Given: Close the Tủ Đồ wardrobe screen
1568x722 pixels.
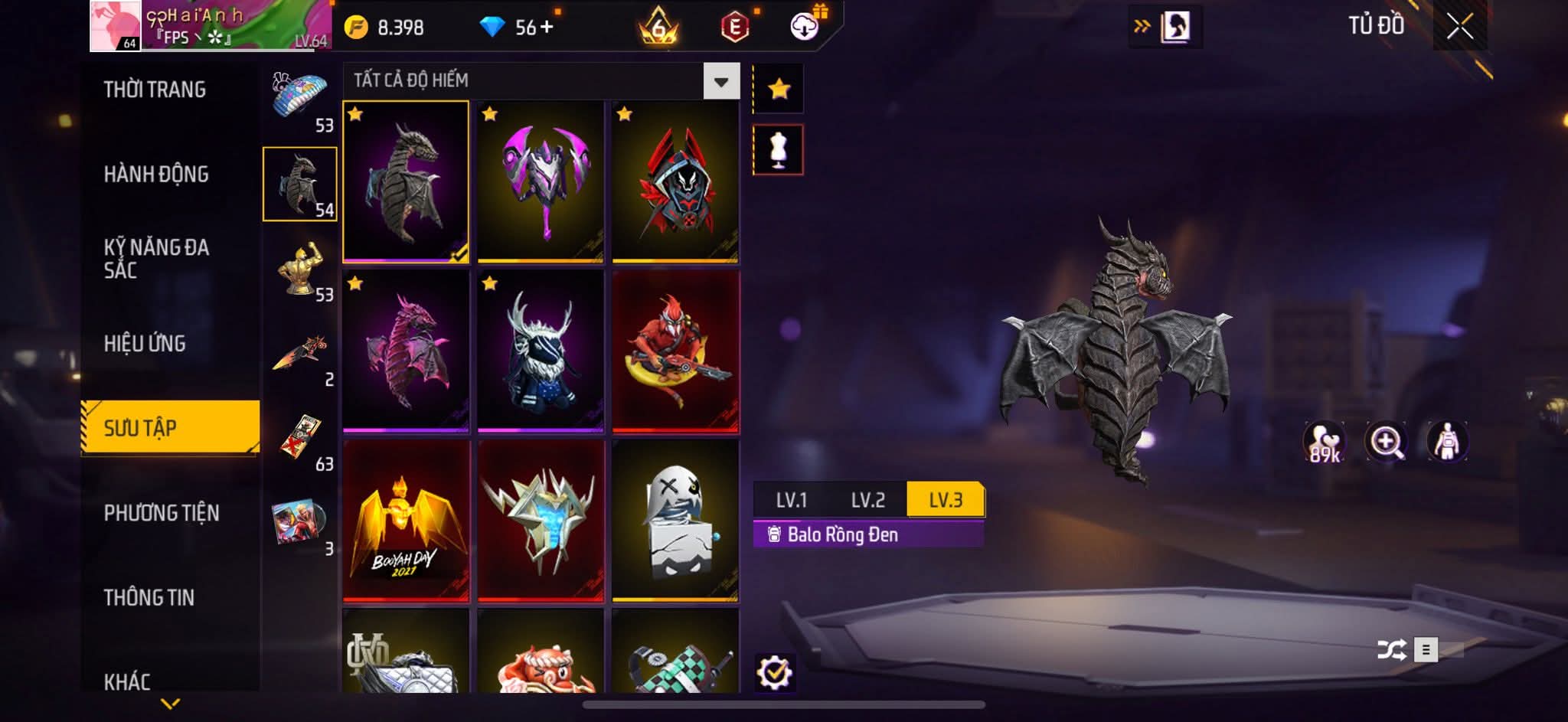Looking at the screenshot, I should click(x=1459, y=28).
